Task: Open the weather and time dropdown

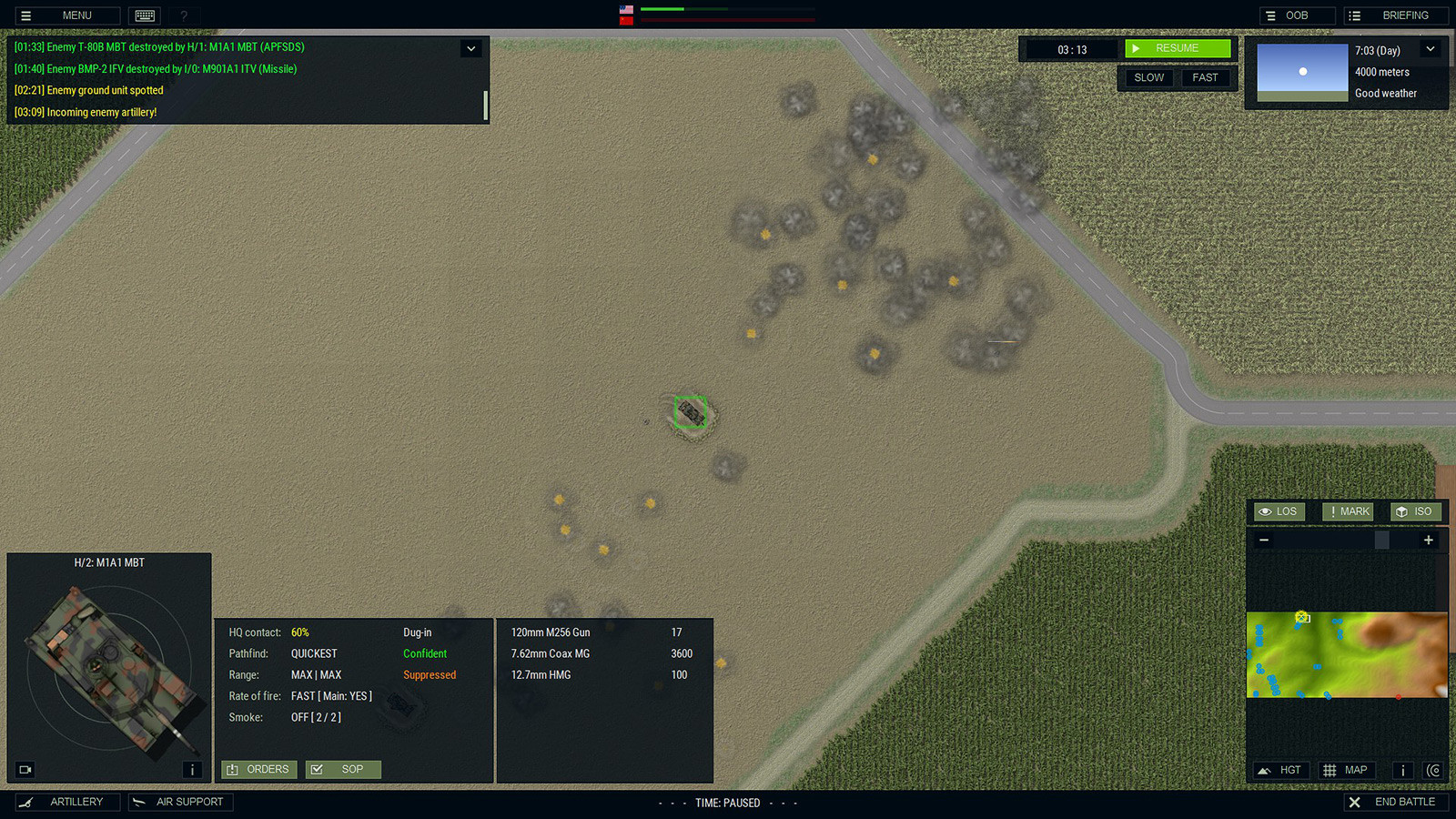Action: (1431, 49)
